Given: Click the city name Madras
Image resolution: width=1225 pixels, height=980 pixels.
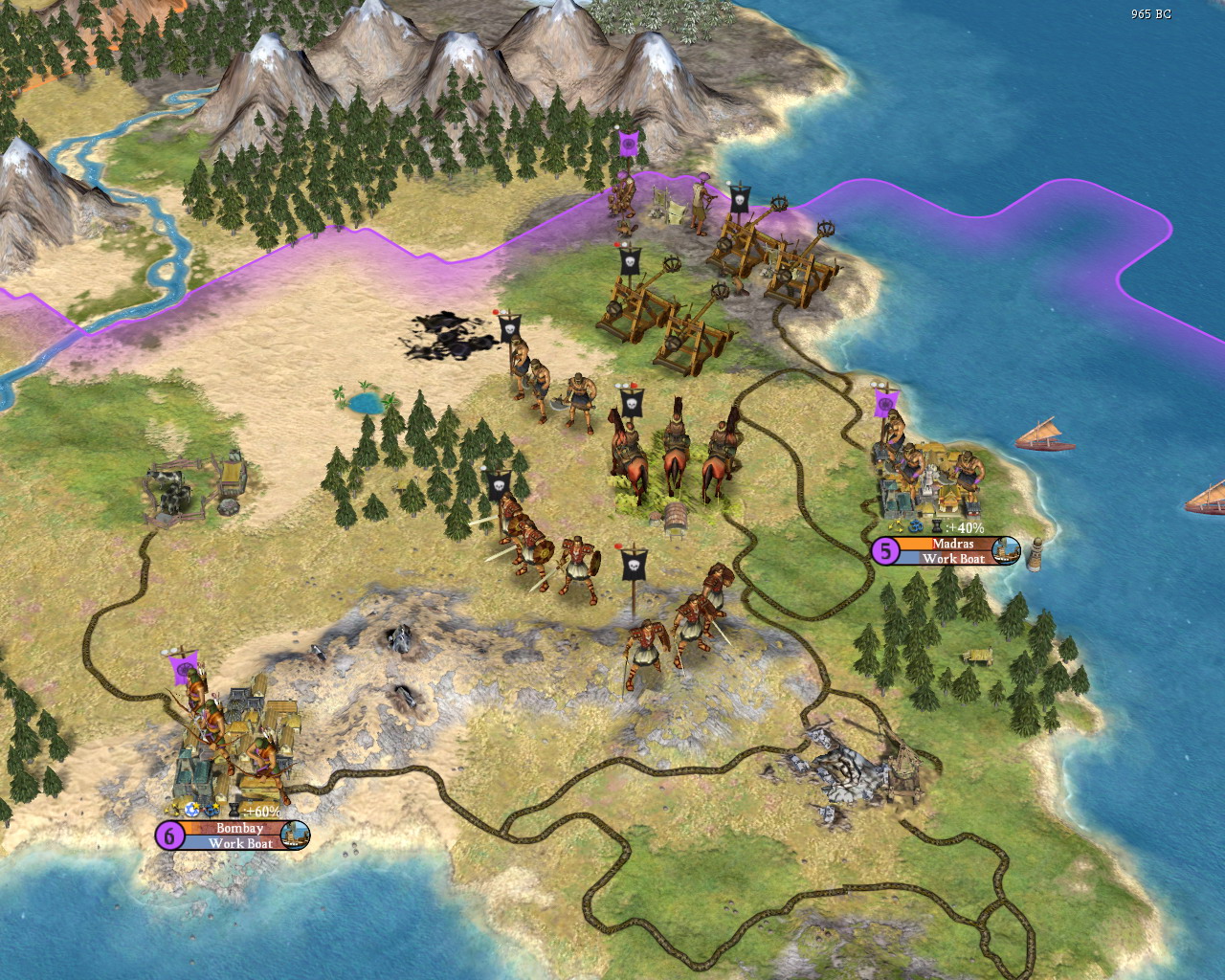Looking at the screenshot, I should click(954, 544).
